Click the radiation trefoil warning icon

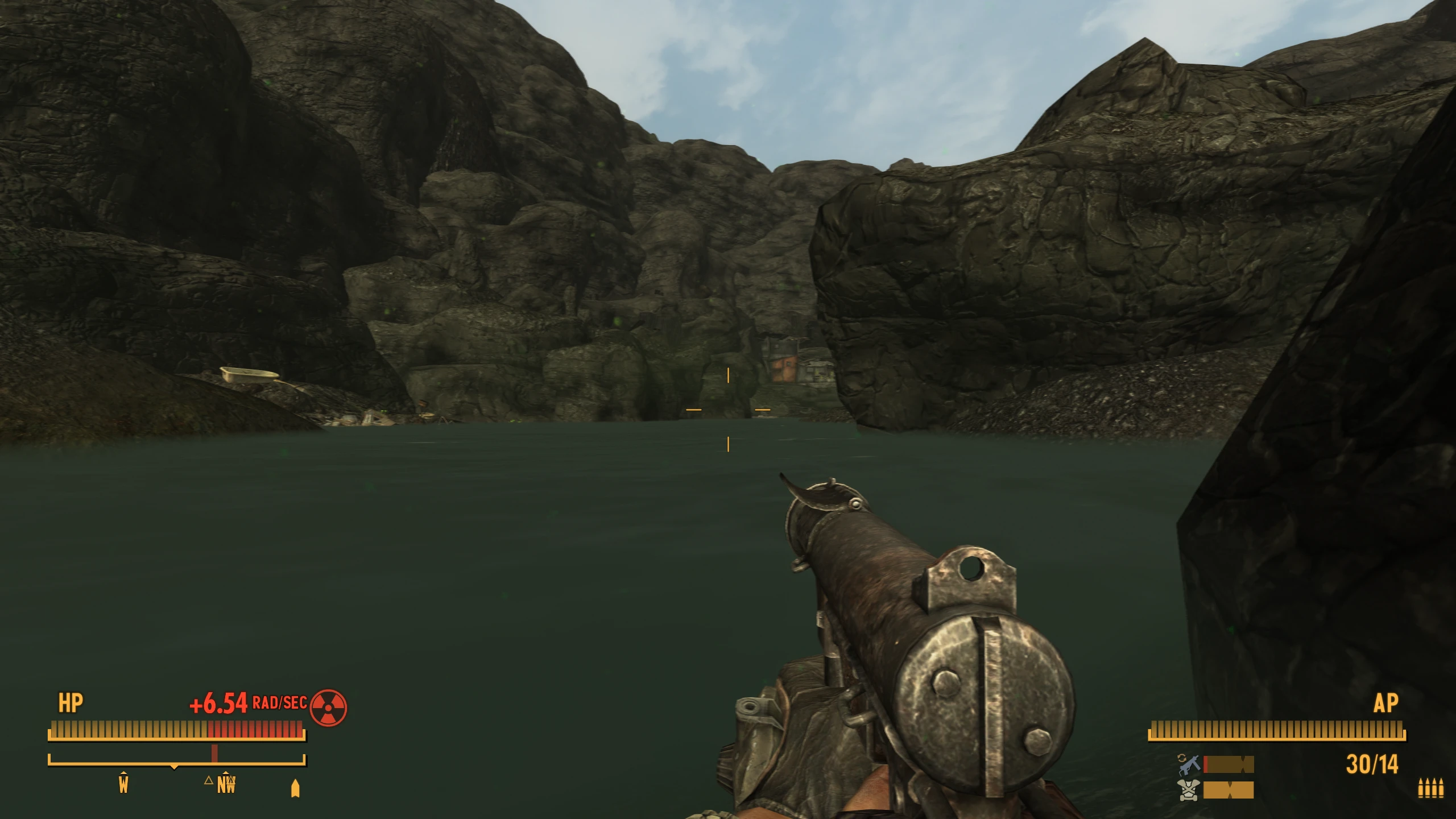click(x=328, y=708)
